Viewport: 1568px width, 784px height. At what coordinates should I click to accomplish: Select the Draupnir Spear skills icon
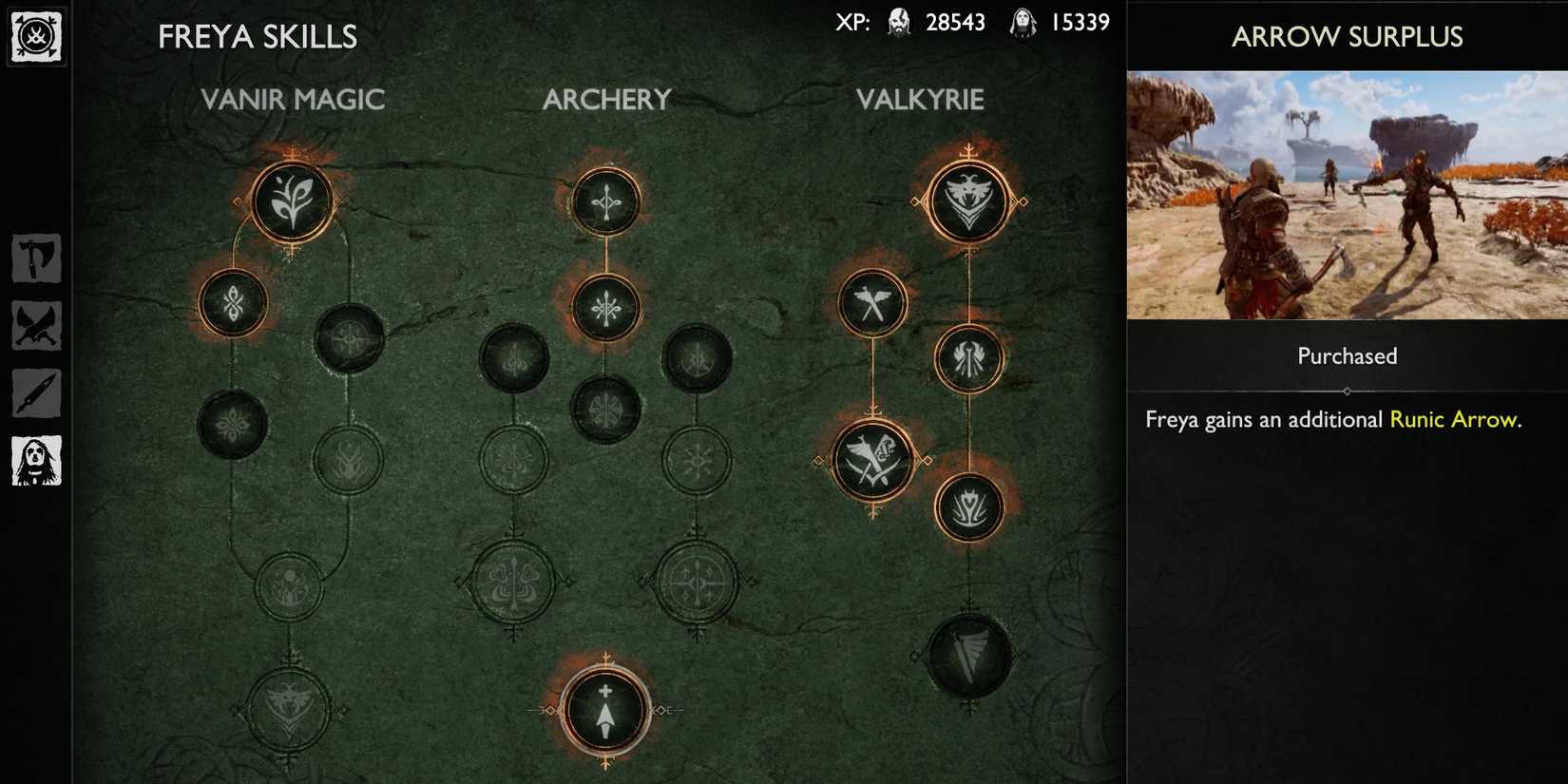coord(36,390)
